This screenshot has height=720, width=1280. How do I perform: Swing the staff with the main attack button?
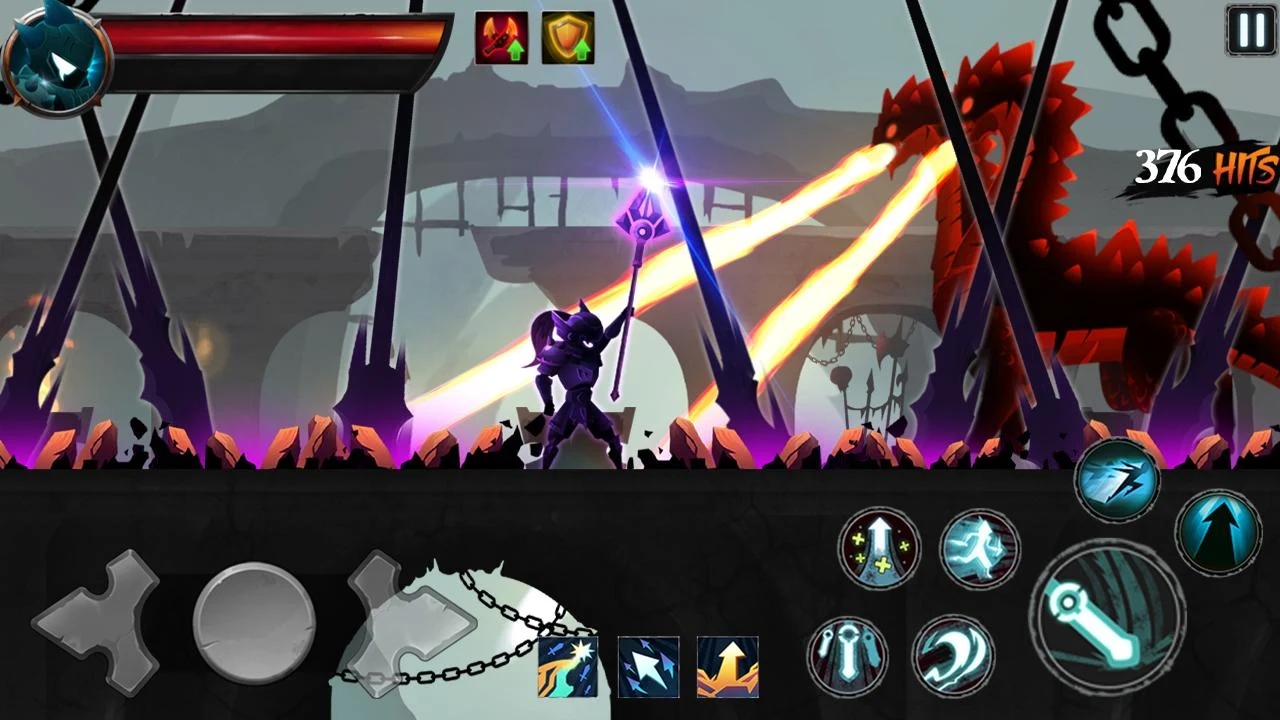(x=1107, y=615)
